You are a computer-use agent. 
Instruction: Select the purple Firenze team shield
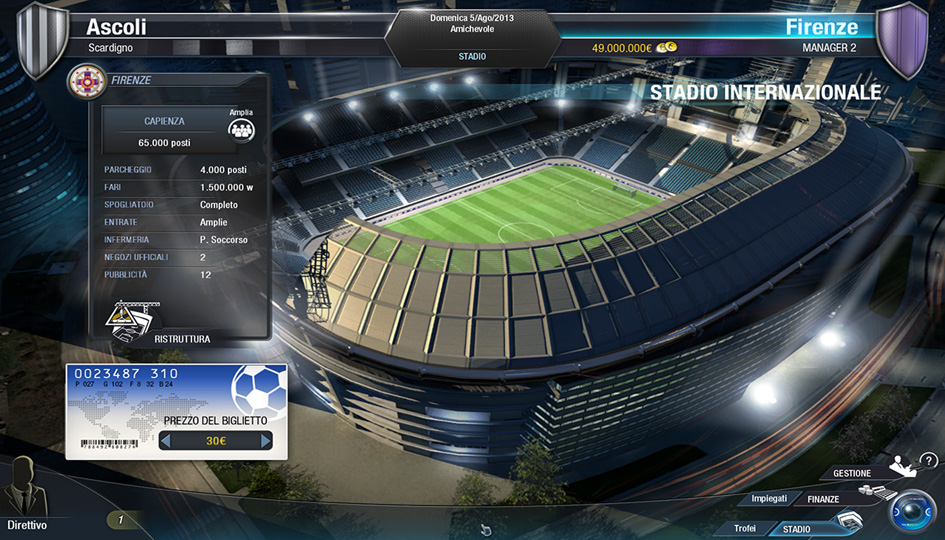click(903, 38)
